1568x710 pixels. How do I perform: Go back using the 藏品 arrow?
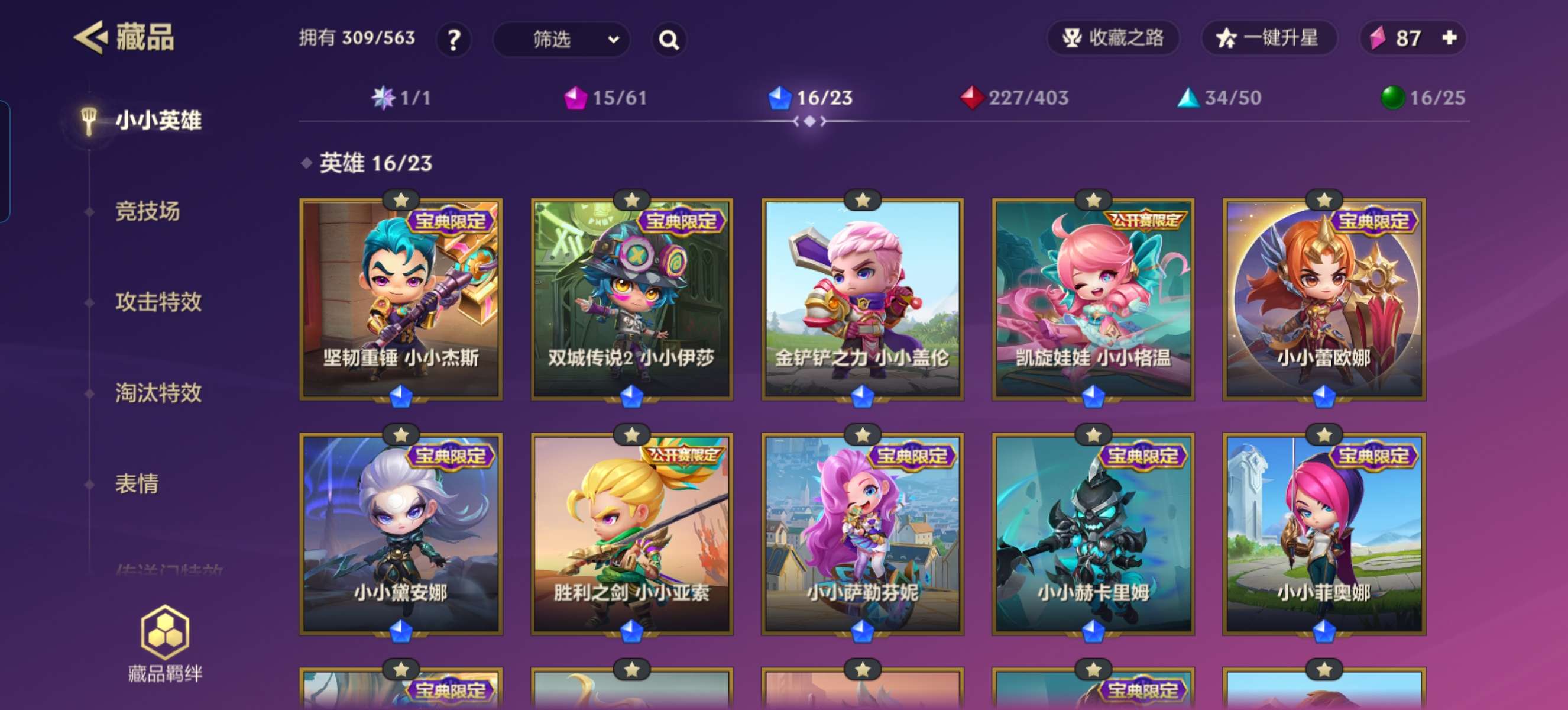91,38
